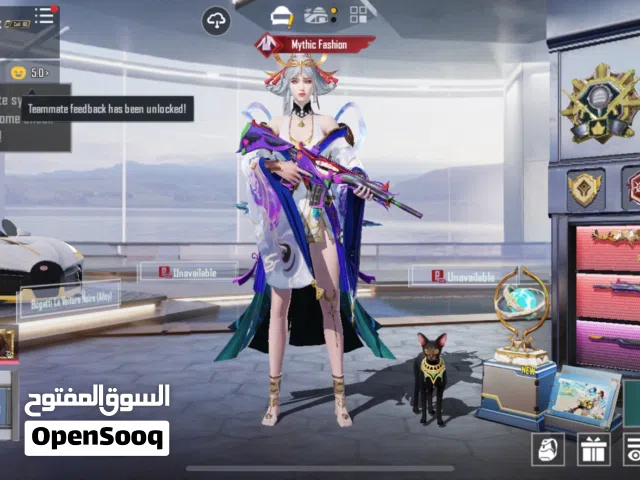The height and width of the screenshot is (480, 640).
Task: Select the dome building icon in top bar
Action: click(x=317, y=14)
